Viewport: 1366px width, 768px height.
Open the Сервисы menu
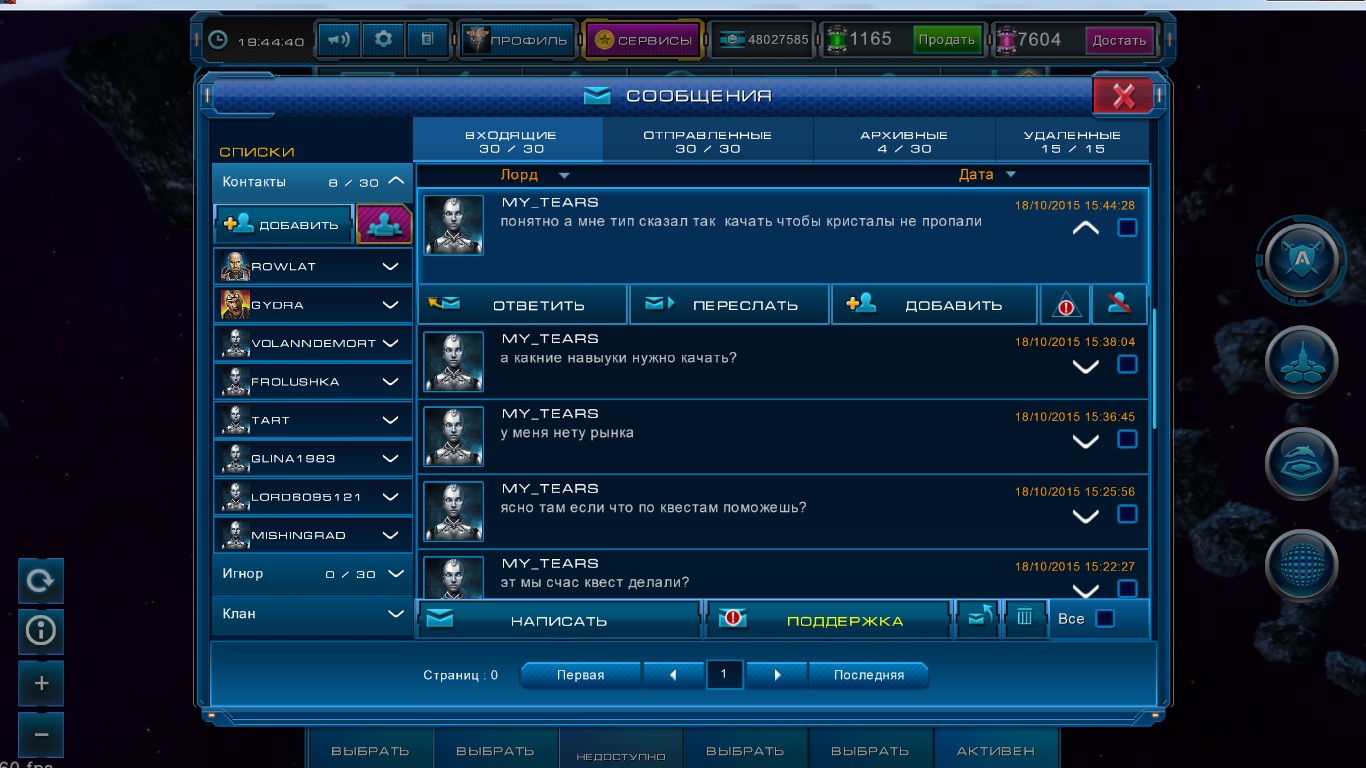click(643, 40)
